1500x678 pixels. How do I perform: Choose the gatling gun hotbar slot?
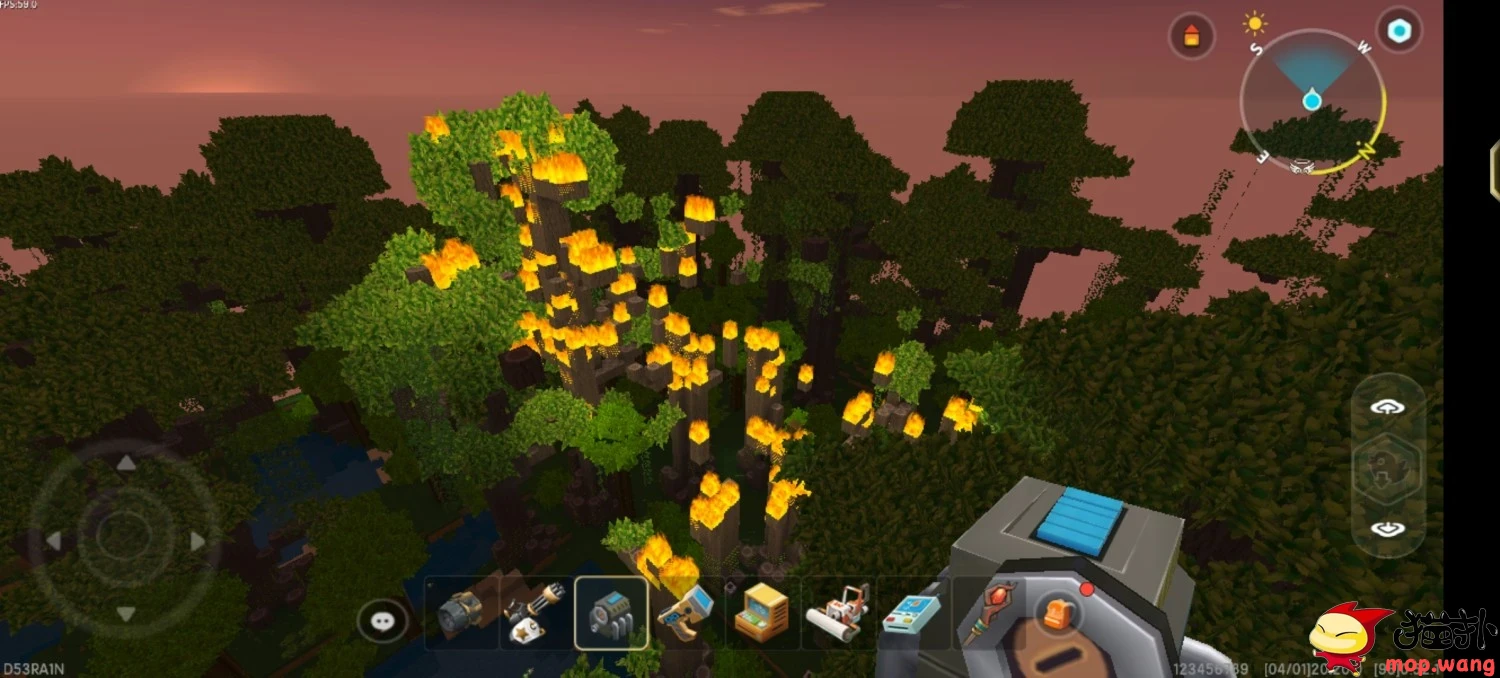tap(536, 613)
